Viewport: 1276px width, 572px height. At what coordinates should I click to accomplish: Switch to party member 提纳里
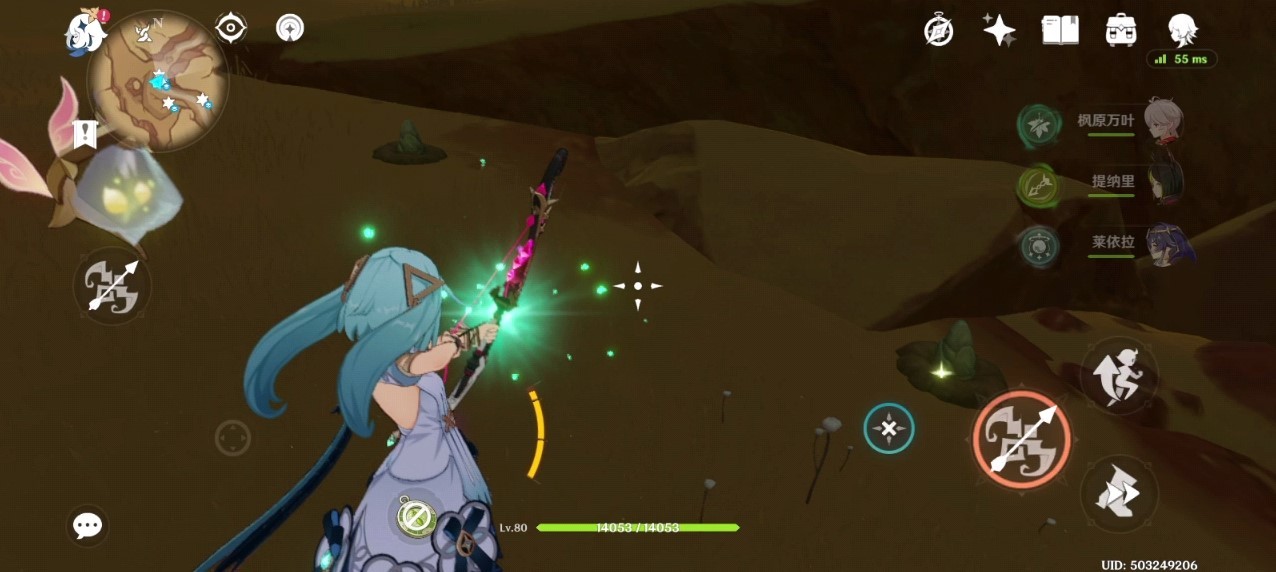1162,183
